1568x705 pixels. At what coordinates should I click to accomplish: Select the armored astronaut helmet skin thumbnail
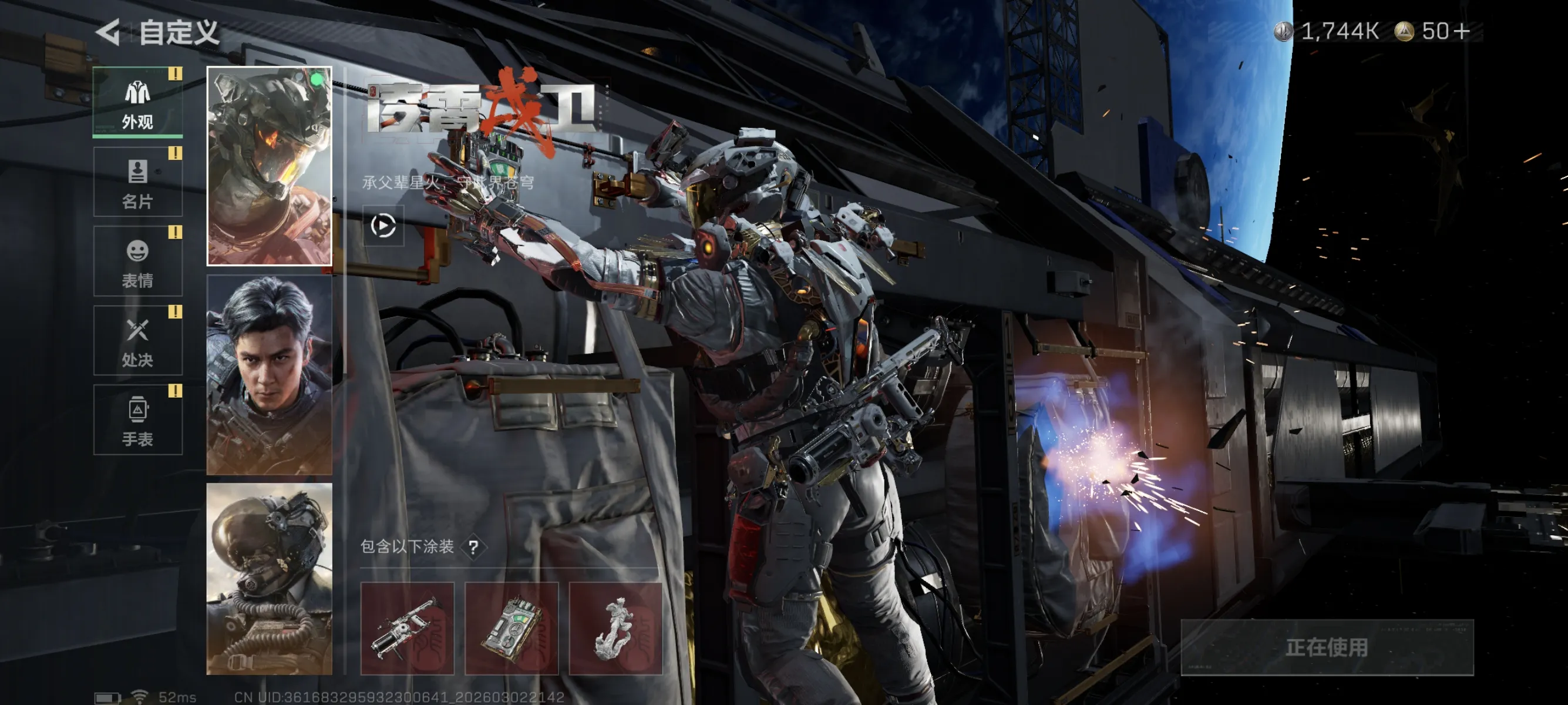coord(269,166)
